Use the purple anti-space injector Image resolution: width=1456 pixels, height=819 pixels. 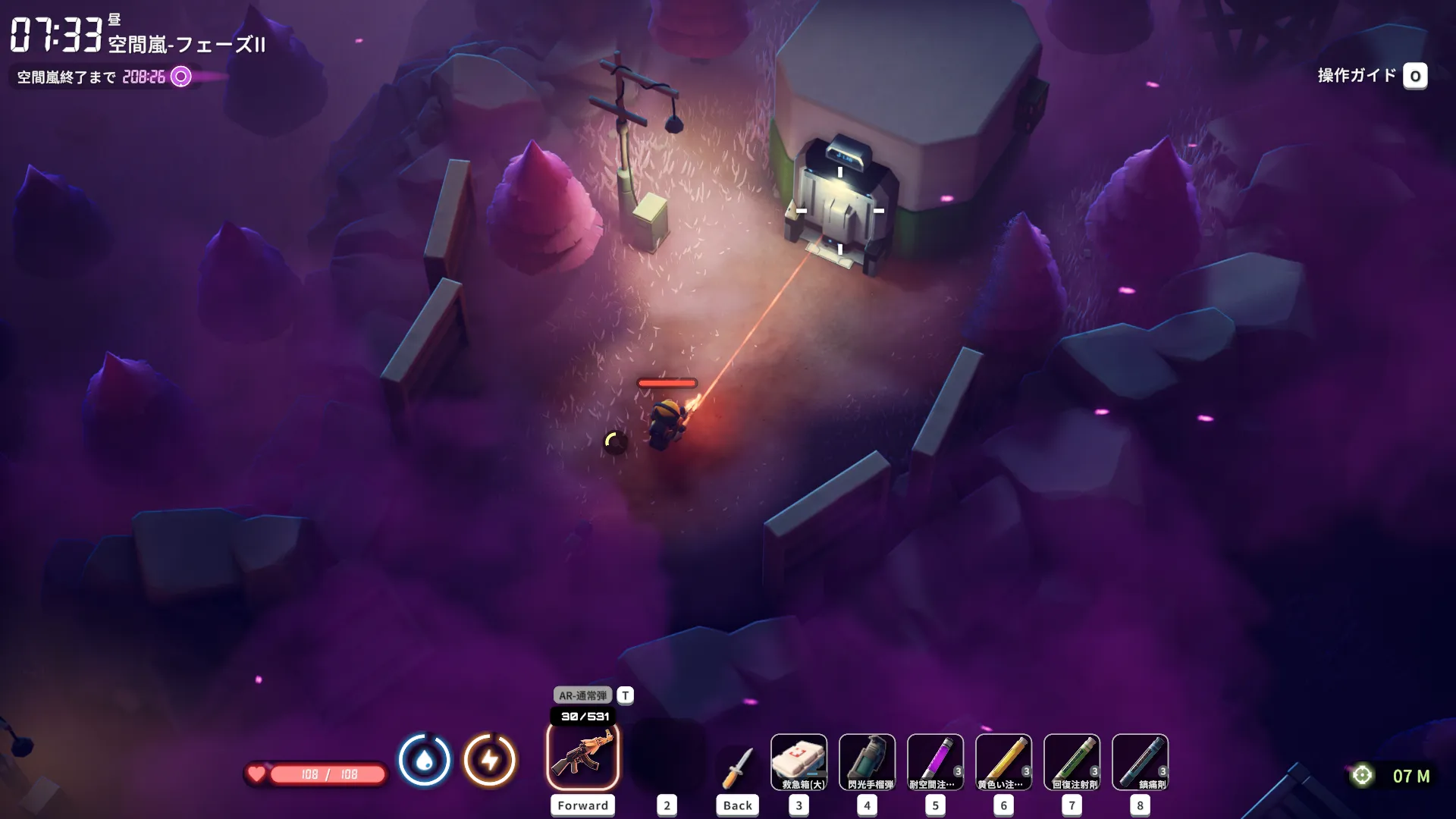(935, 762)
